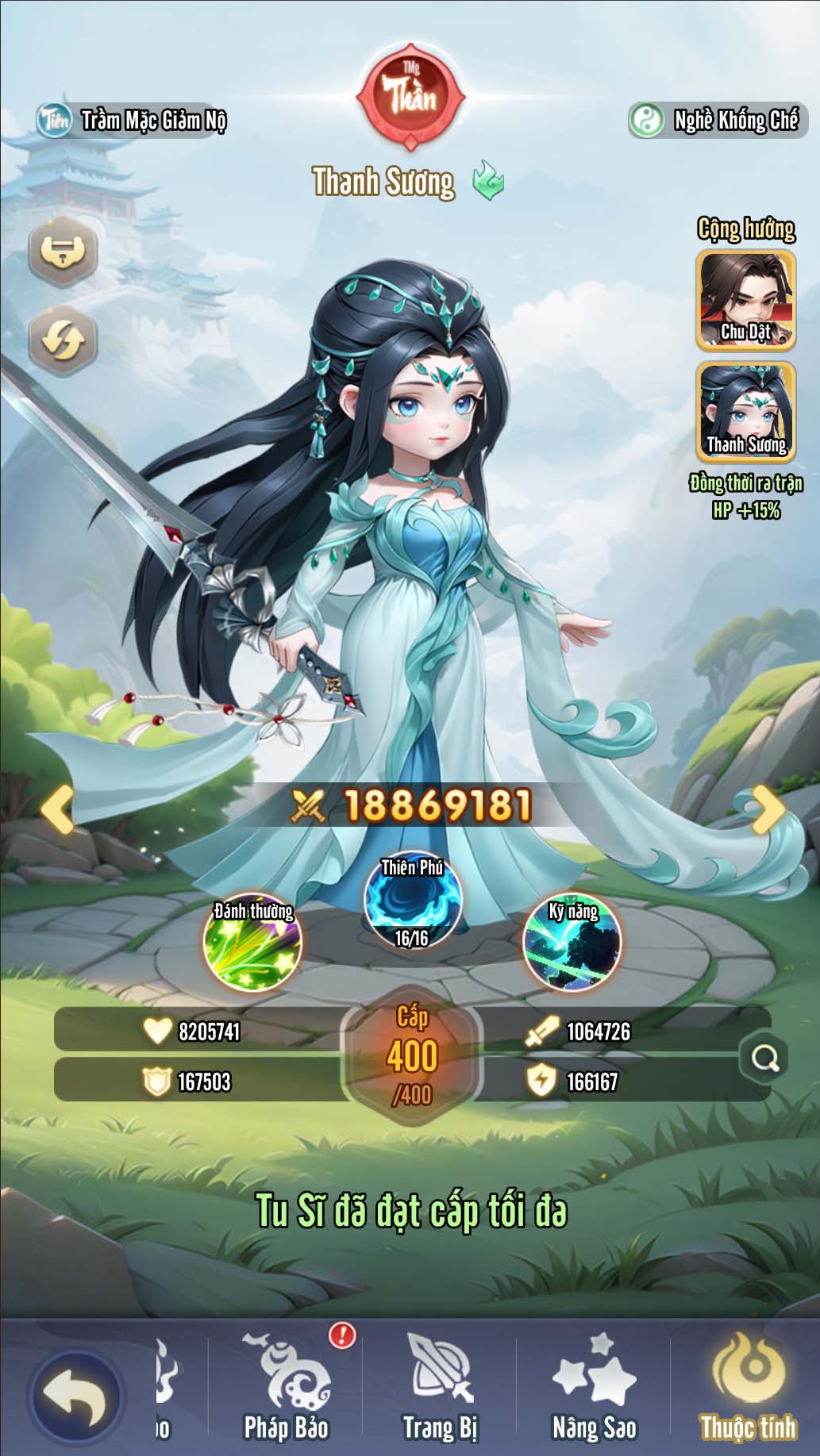The width and height of the screenshot is (820, 1456).
Task: Click the red Thần rank badge
Action: [x=410, y=97]
